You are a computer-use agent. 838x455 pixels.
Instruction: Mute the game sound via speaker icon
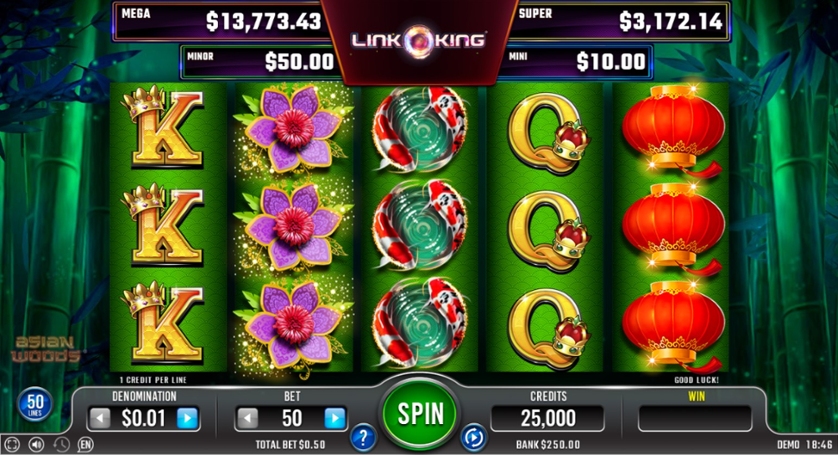click(x=37, y=444)
